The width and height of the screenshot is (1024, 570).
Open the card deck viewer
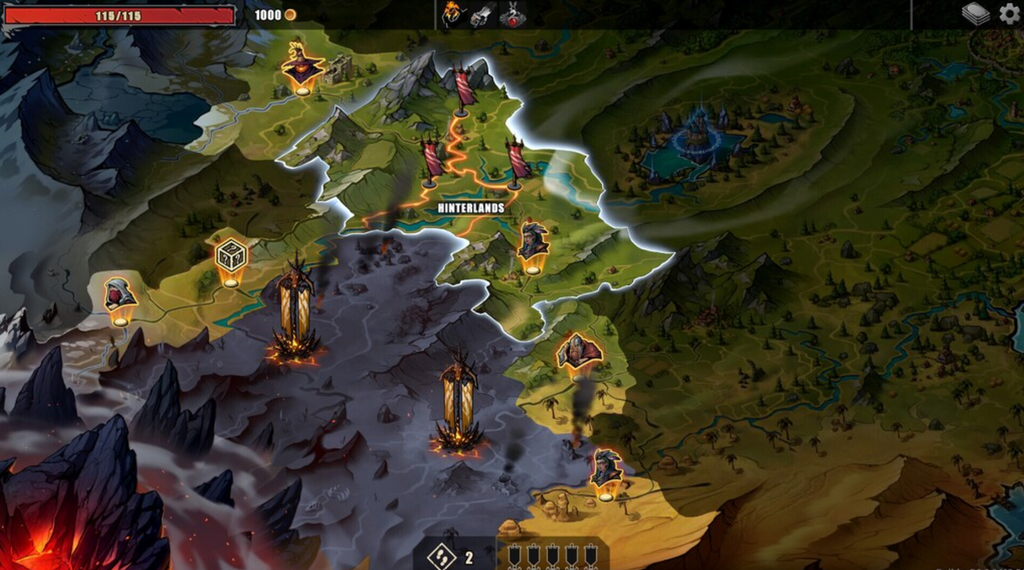pyautogui.click(x=975, y=14)
